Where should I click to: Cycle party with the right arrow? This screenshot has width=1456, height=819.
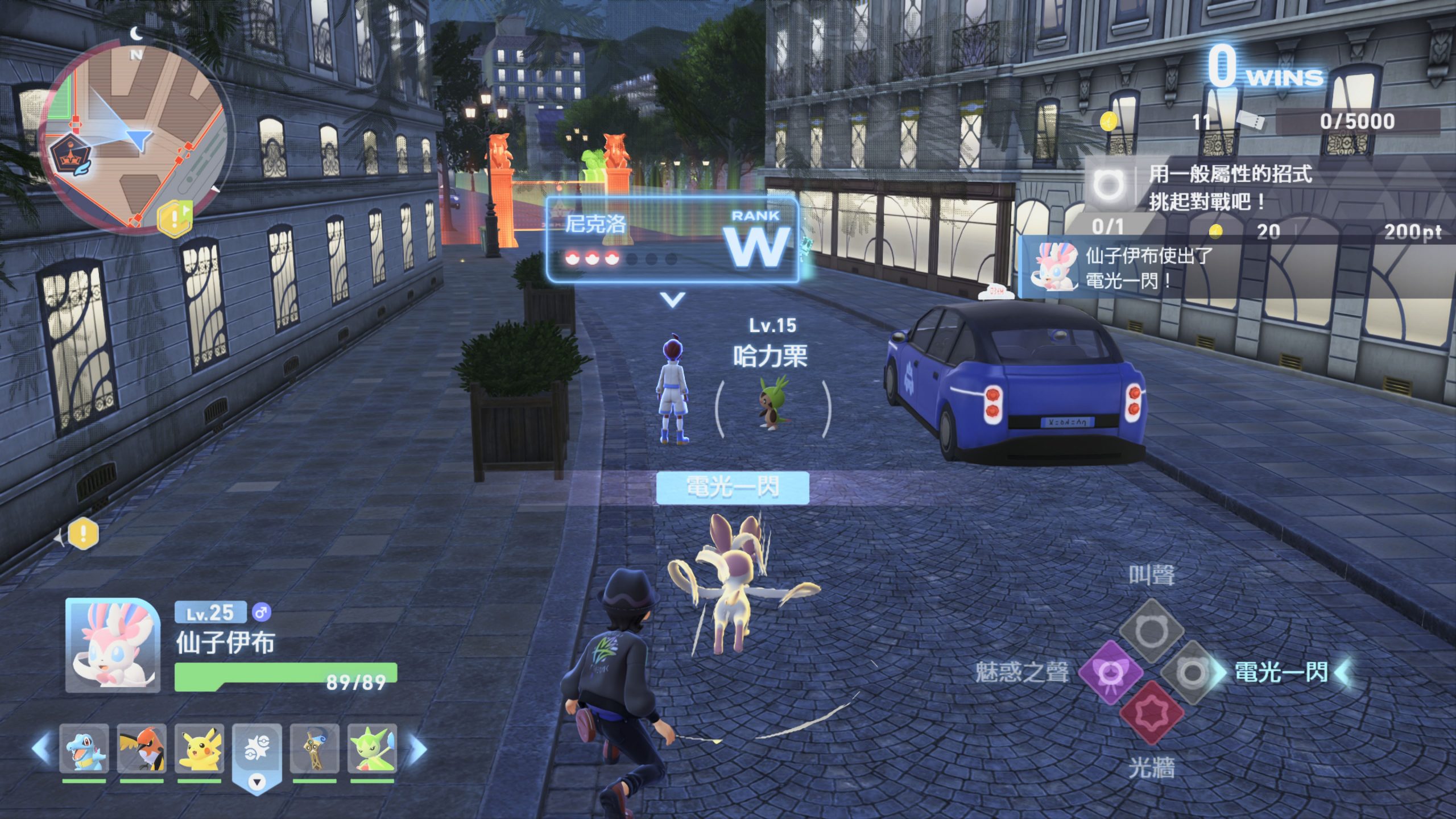tap(418, 748)
